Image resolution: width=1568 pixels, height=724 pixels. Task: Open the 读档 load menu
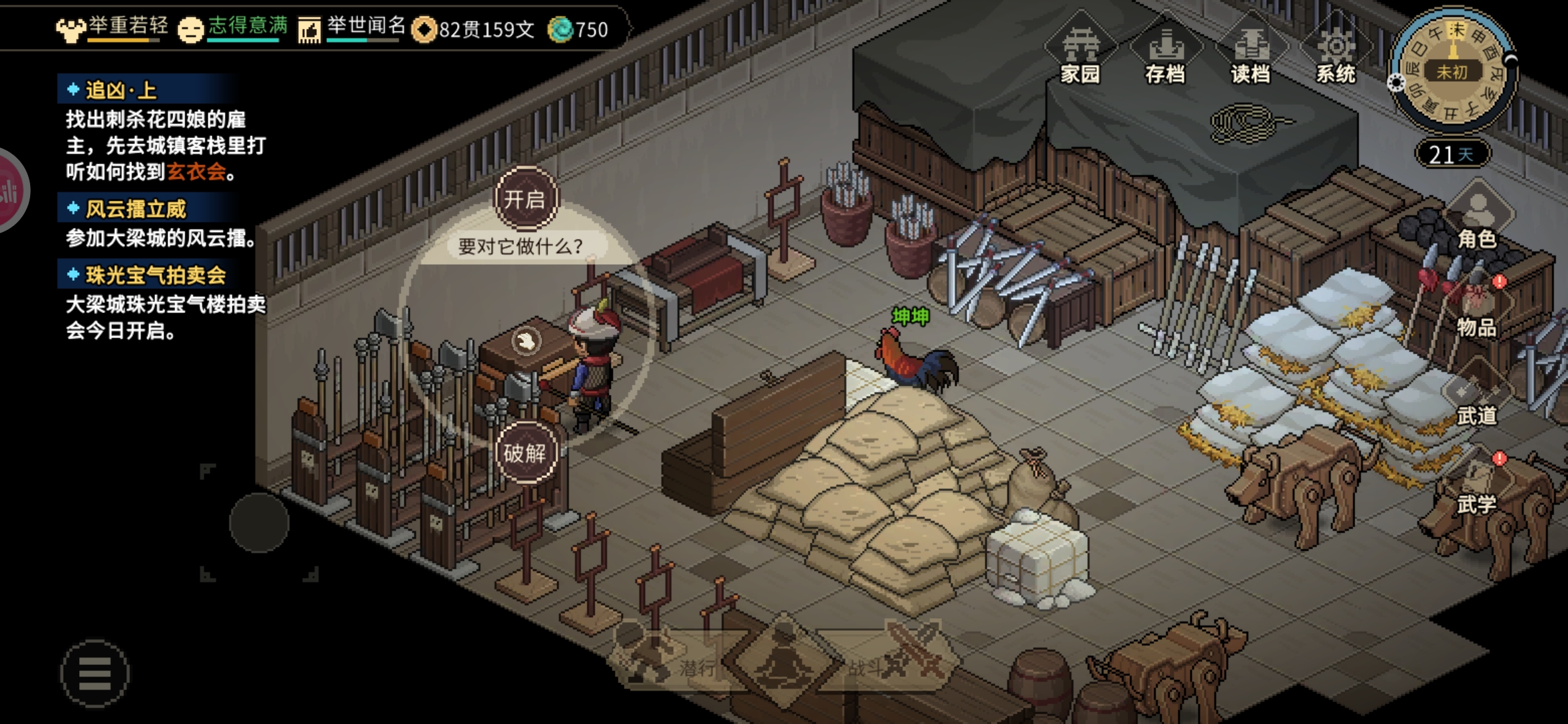point(1250,55)
